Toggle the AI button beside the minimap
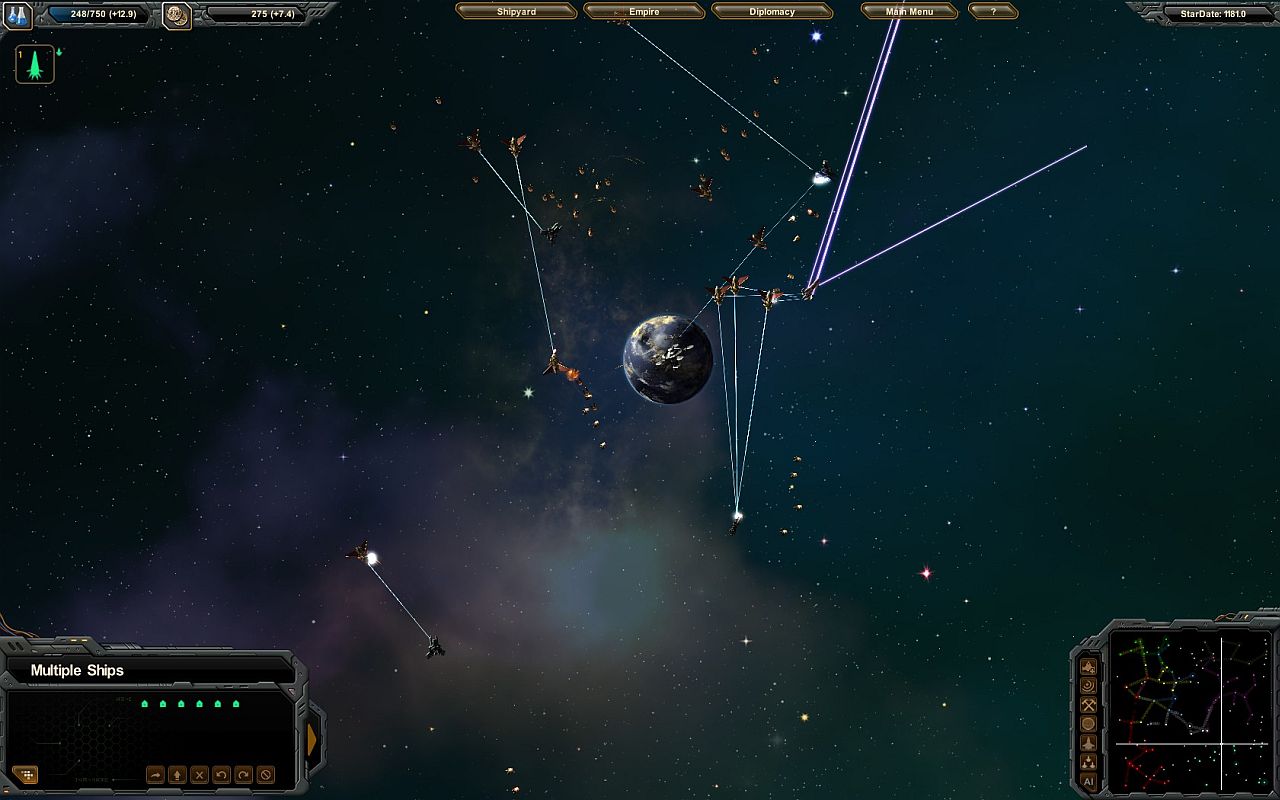 point(1088,781)
